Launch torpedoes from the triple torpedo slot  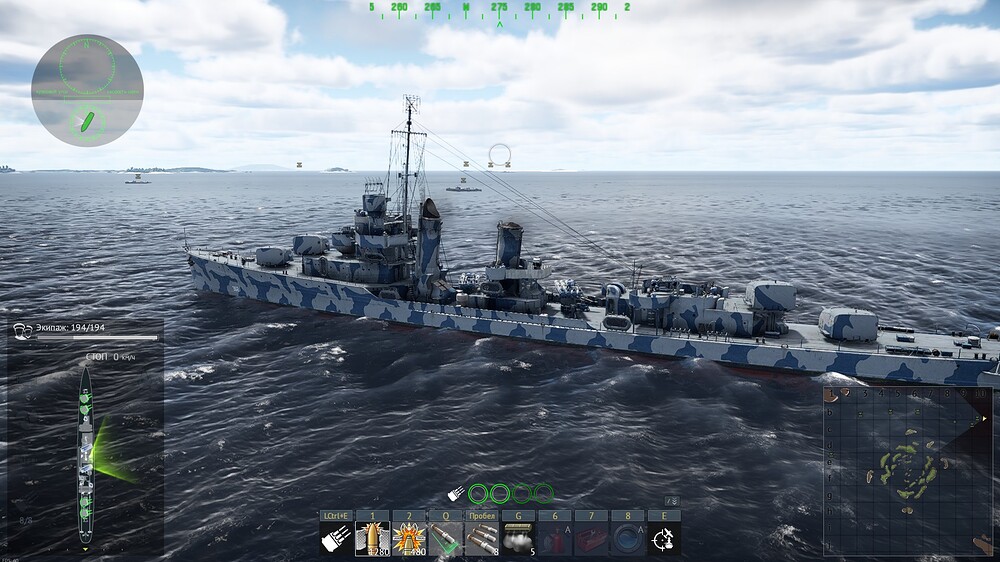(482, 539)
